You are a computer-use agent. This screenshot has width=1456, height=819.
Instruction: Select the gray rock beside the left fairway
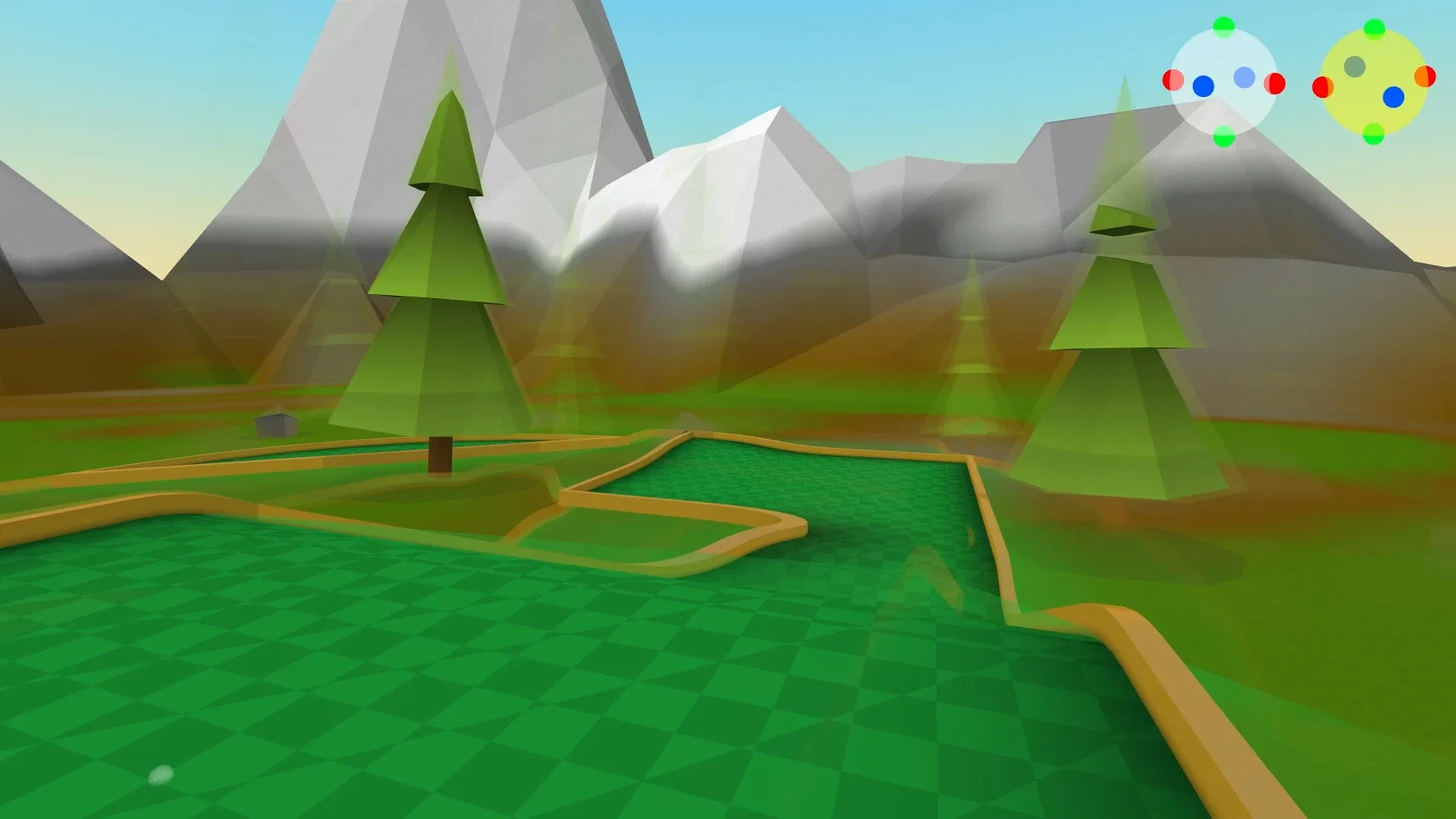(277, 425)
